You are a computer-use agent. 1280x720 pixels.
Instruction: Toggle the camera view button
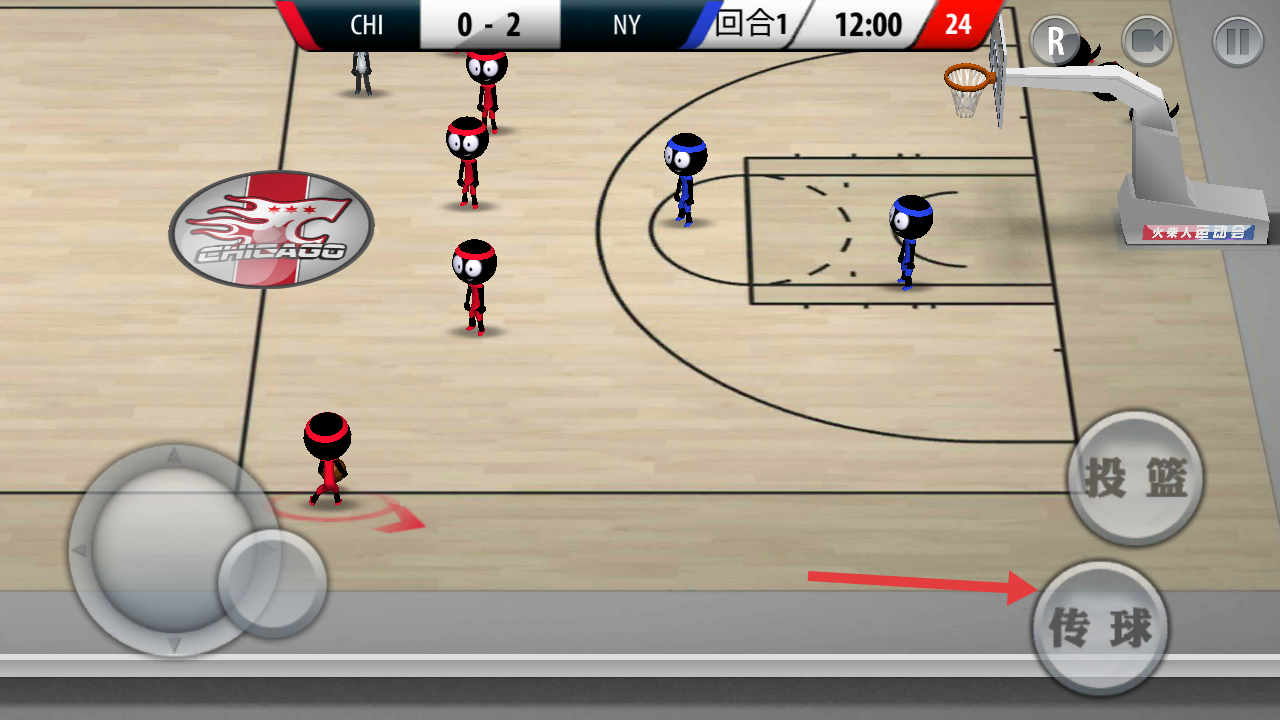click(x=1146, y=42)
